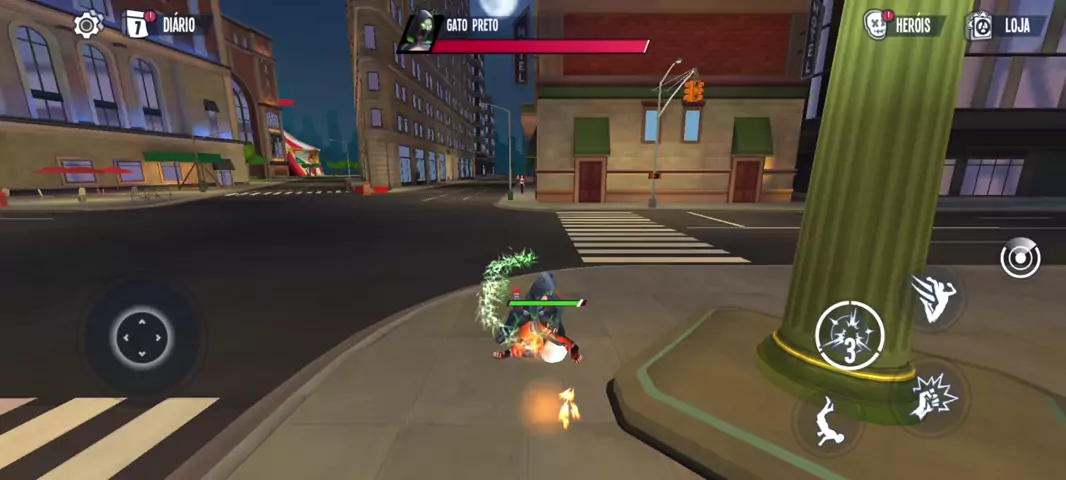Trigger the special burst ability showing 3
Screen dimensions: 1066x480
(850, 336)
